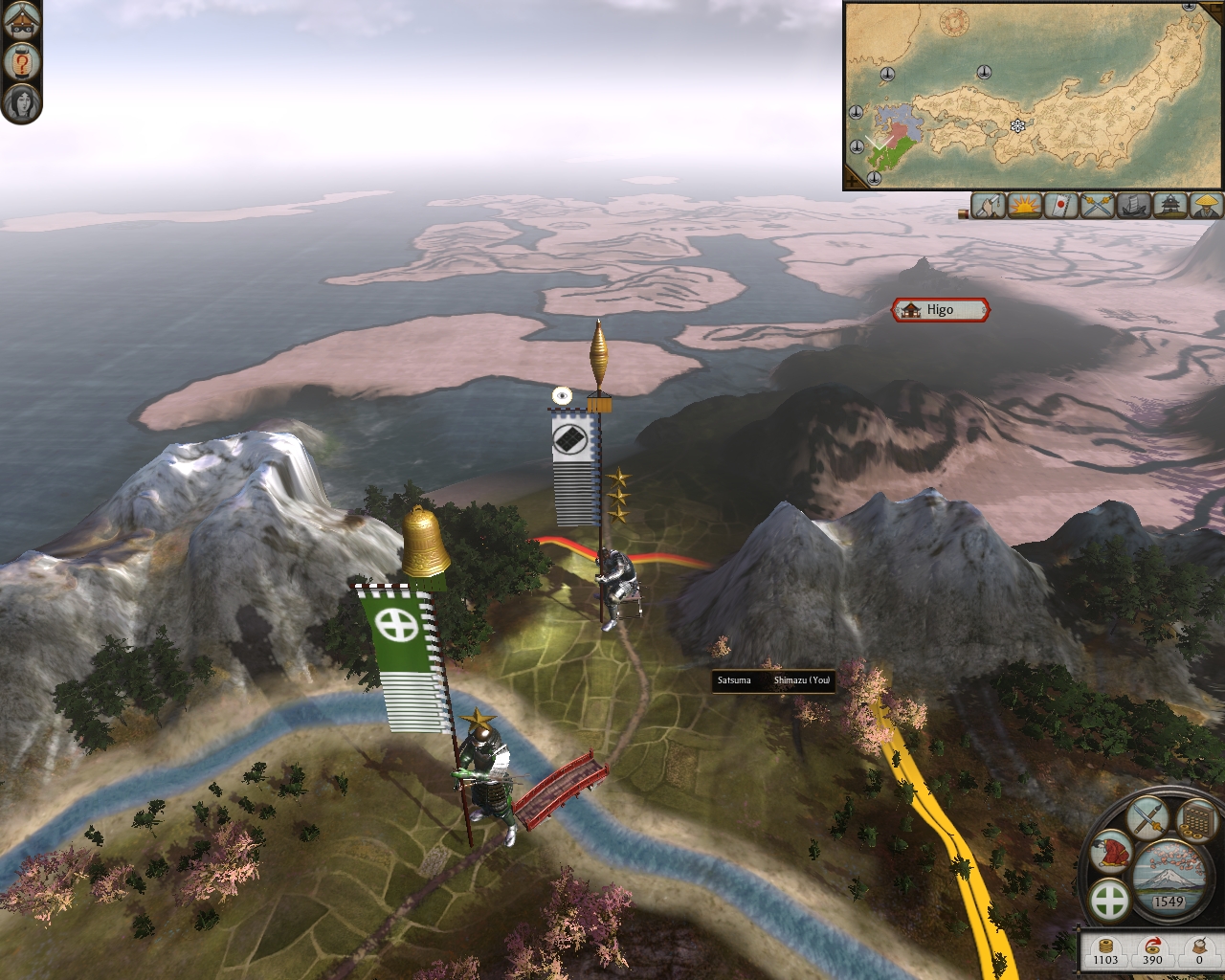Show the ship fleets list
The width and height of the screenshot is (1225, 980).
[x=1134, y=205]
